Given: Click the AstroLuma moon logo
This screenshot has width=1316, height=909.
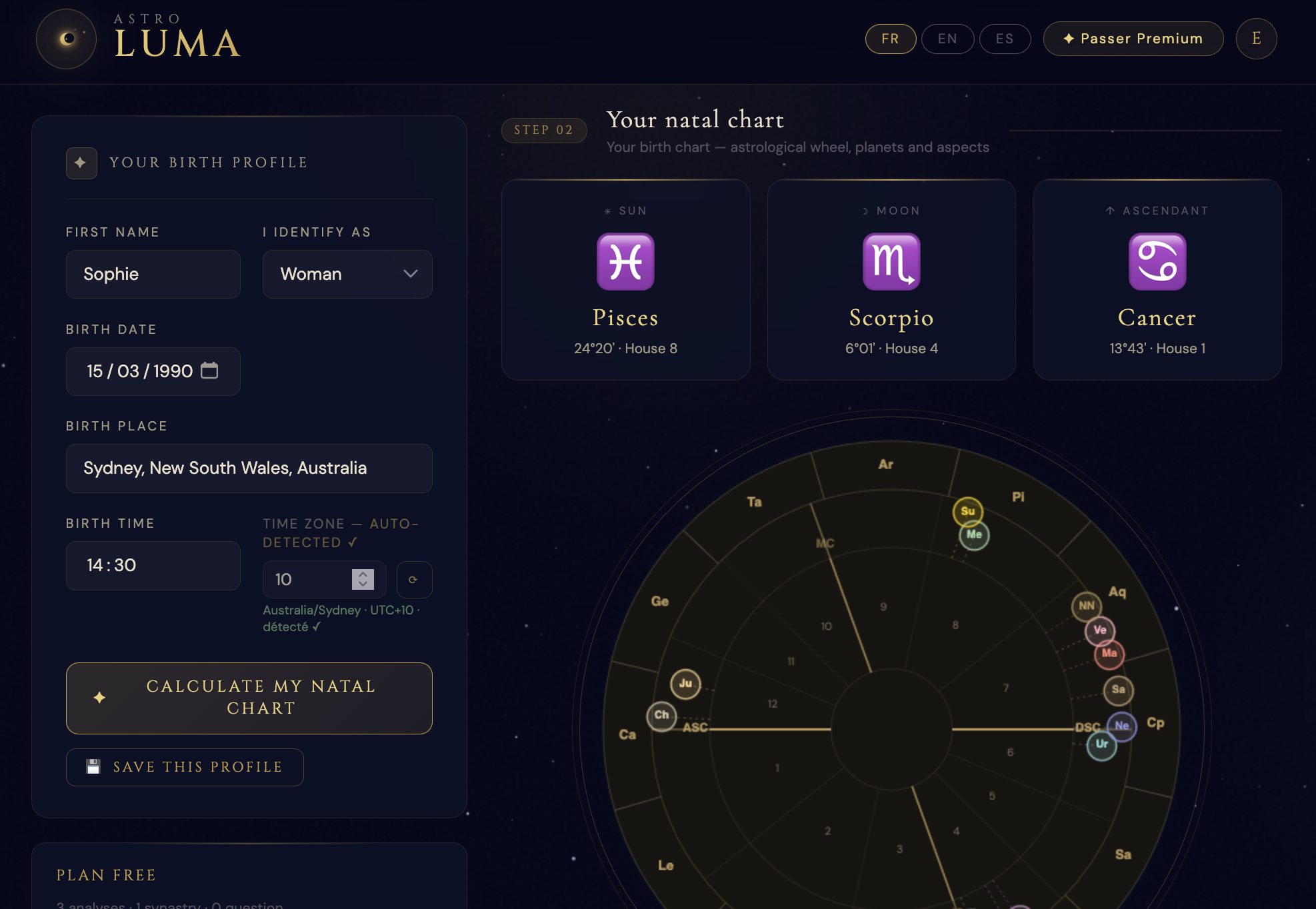Looking at the screenshot, I should coord(65,39).
